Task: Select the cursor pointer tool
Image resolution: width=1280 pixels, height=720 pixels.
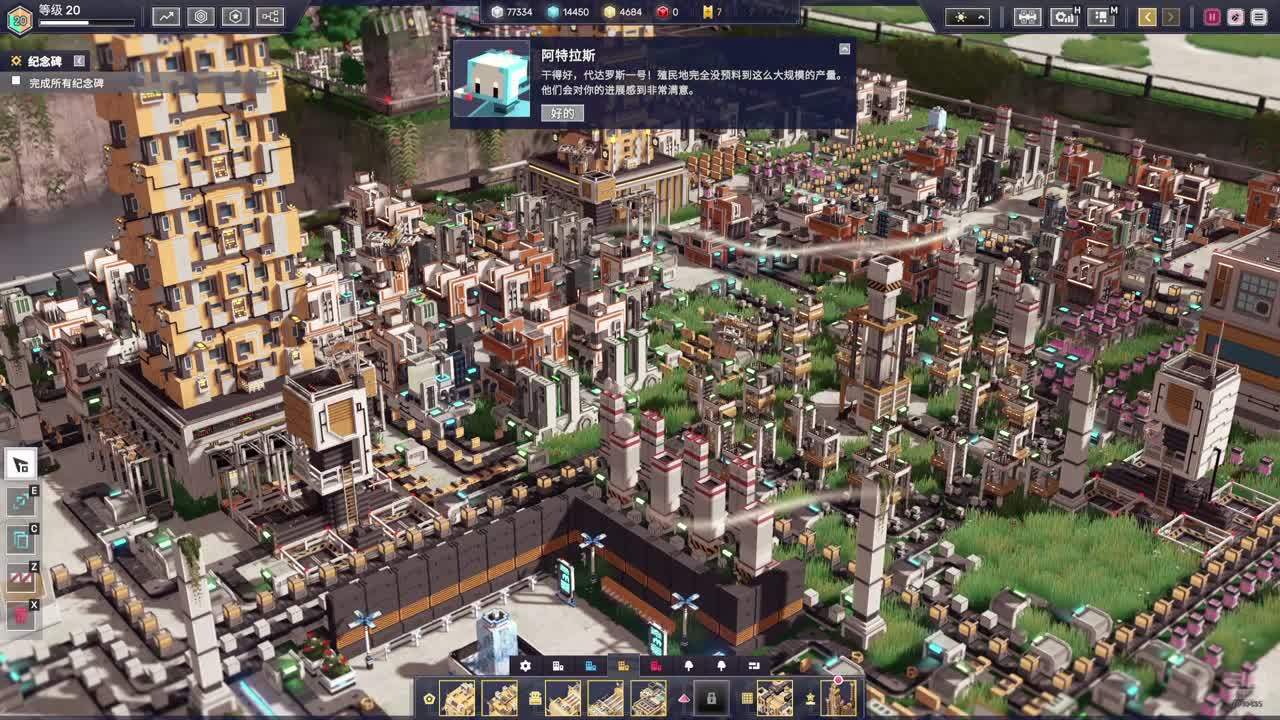Action: [21, 463]
